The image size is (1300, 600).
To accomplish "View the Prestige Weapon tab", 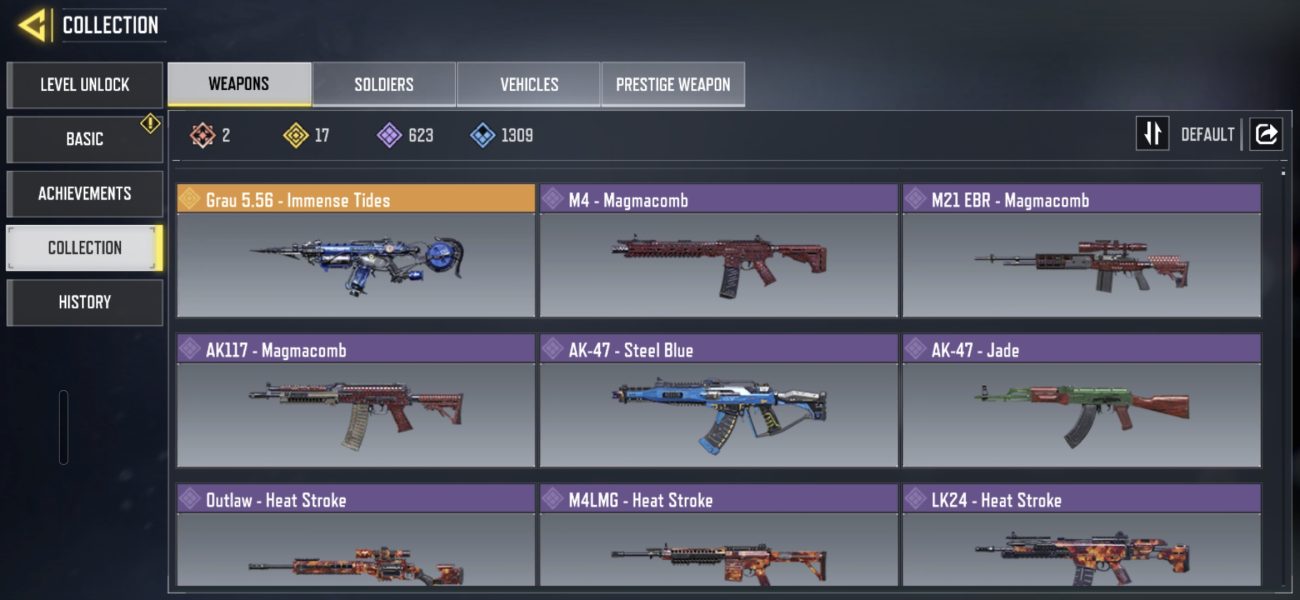I will click(673, 85).
